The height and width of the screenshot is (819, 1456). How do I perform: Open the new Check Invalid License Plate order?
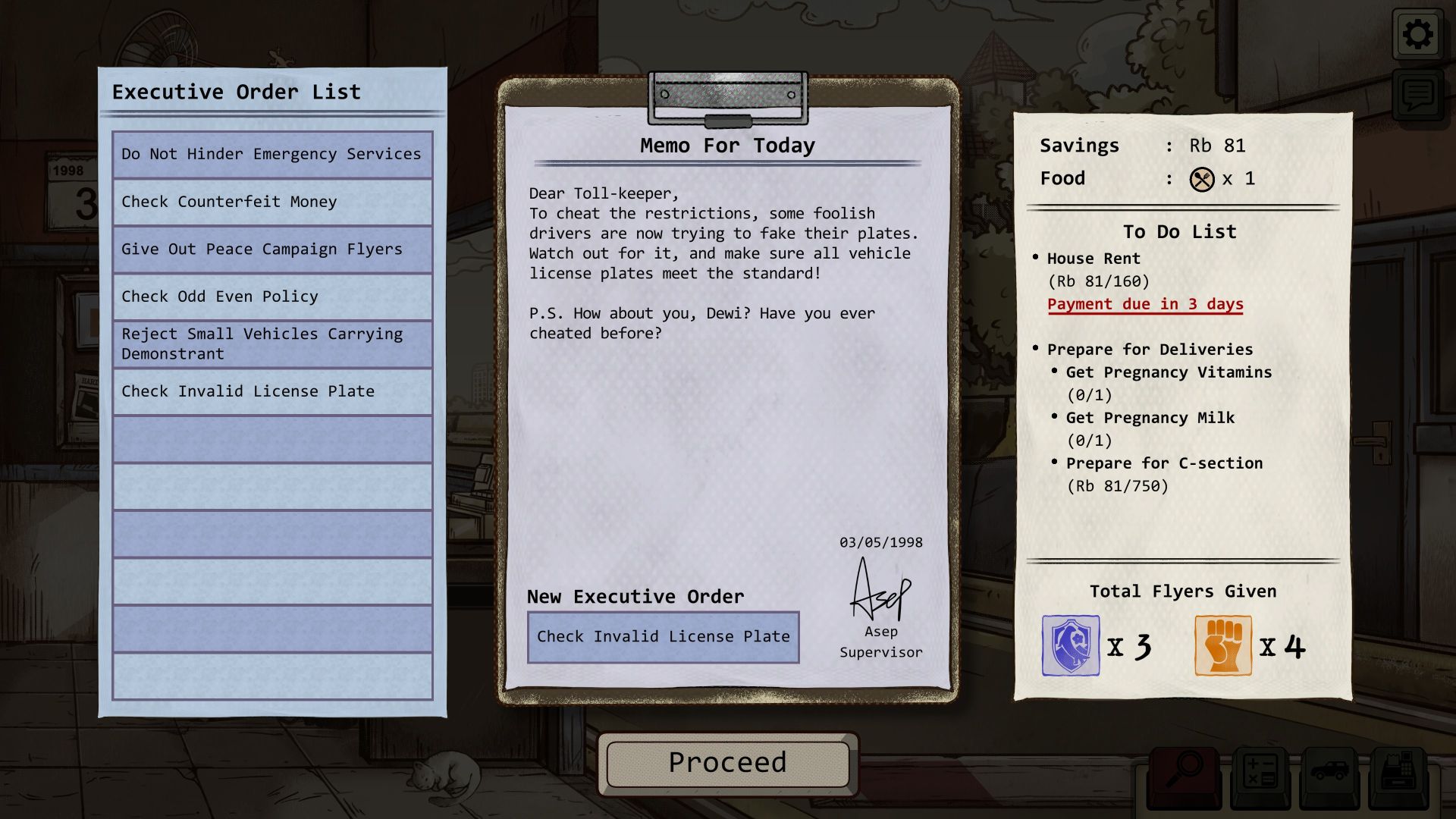[663, 637]
